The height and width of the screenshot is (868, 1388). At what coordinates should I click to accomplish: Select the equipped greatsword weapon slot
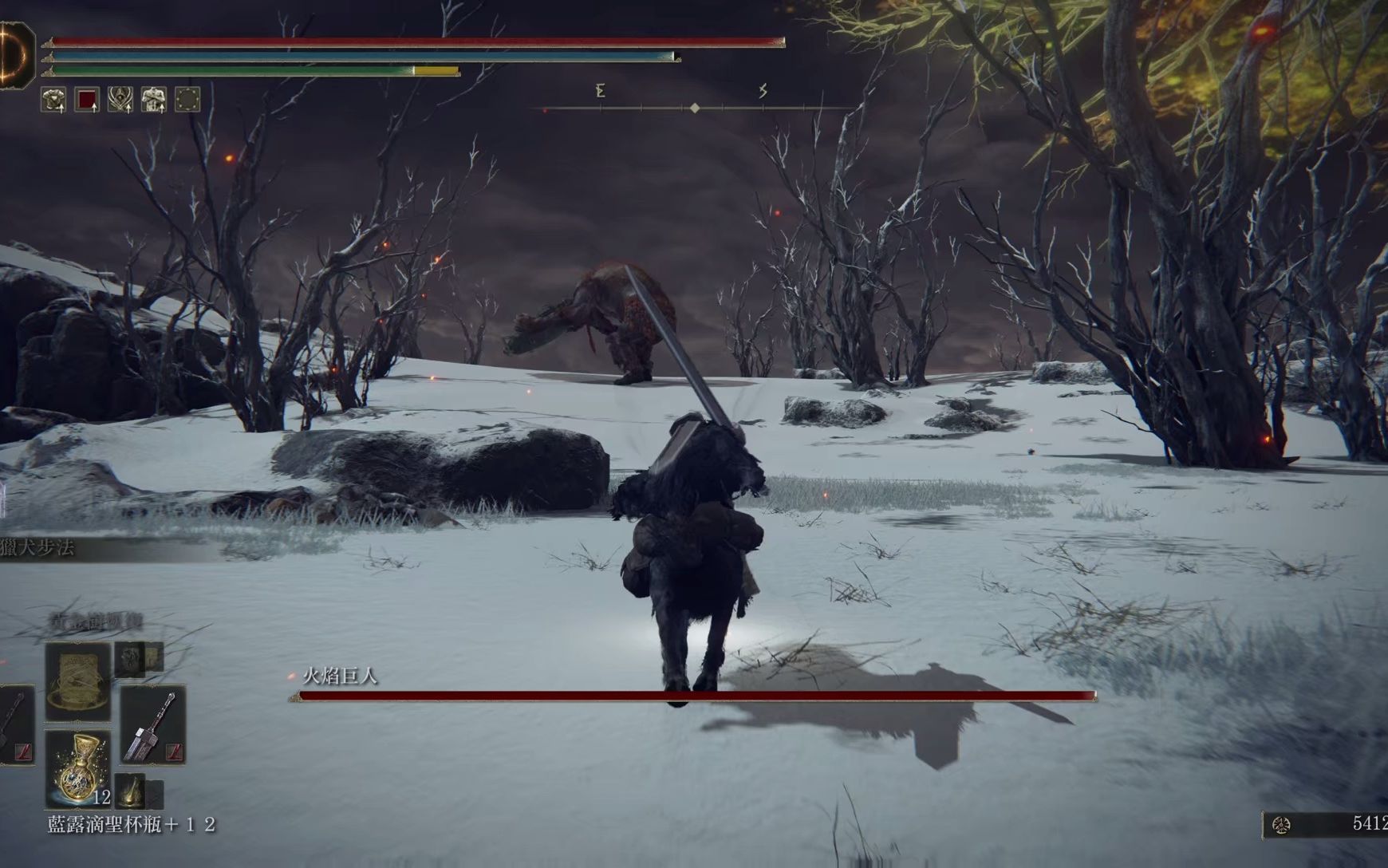(x=152, y=725)
